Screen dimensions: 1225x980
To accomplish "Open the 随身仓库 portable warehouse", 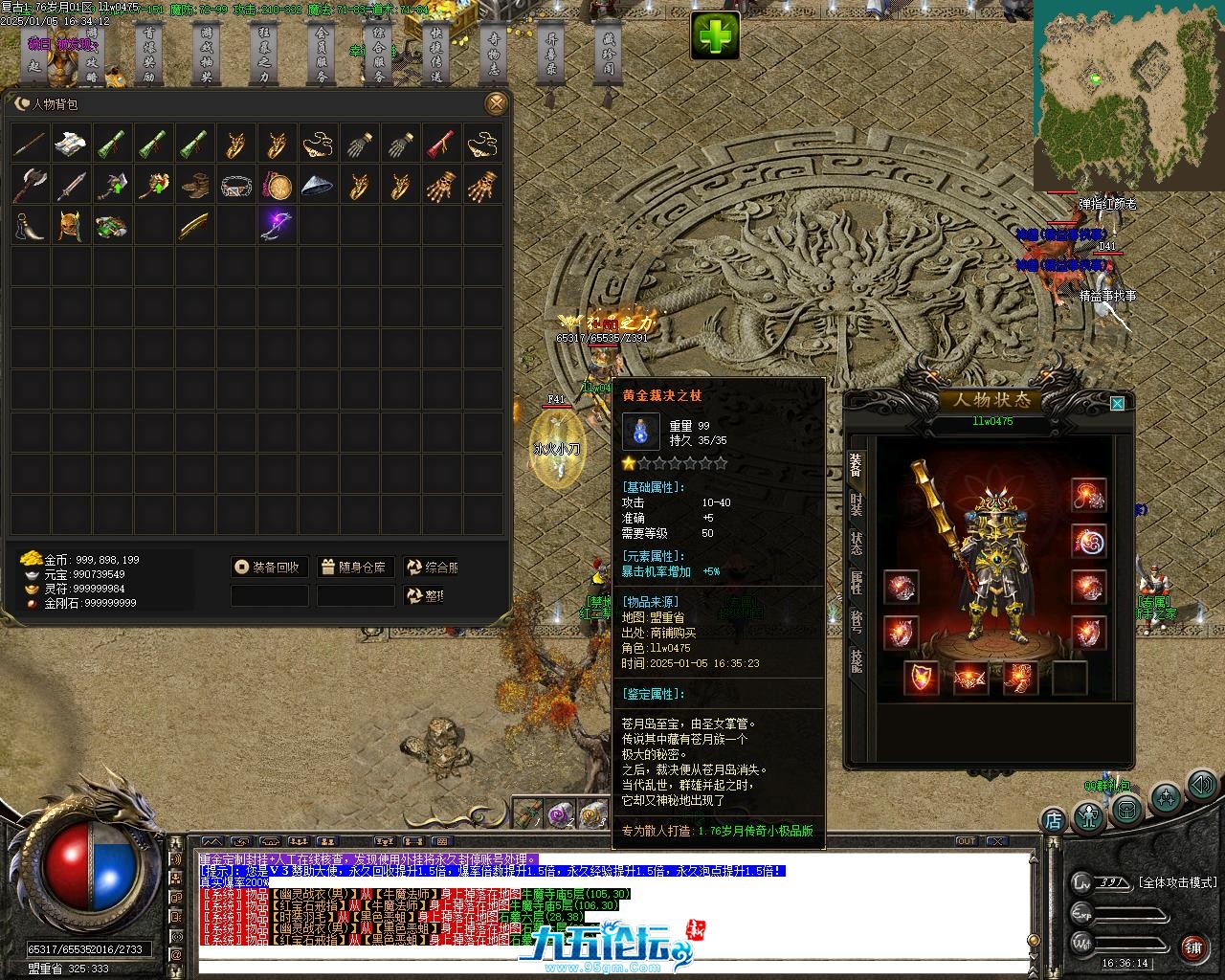I will [355, 568].
